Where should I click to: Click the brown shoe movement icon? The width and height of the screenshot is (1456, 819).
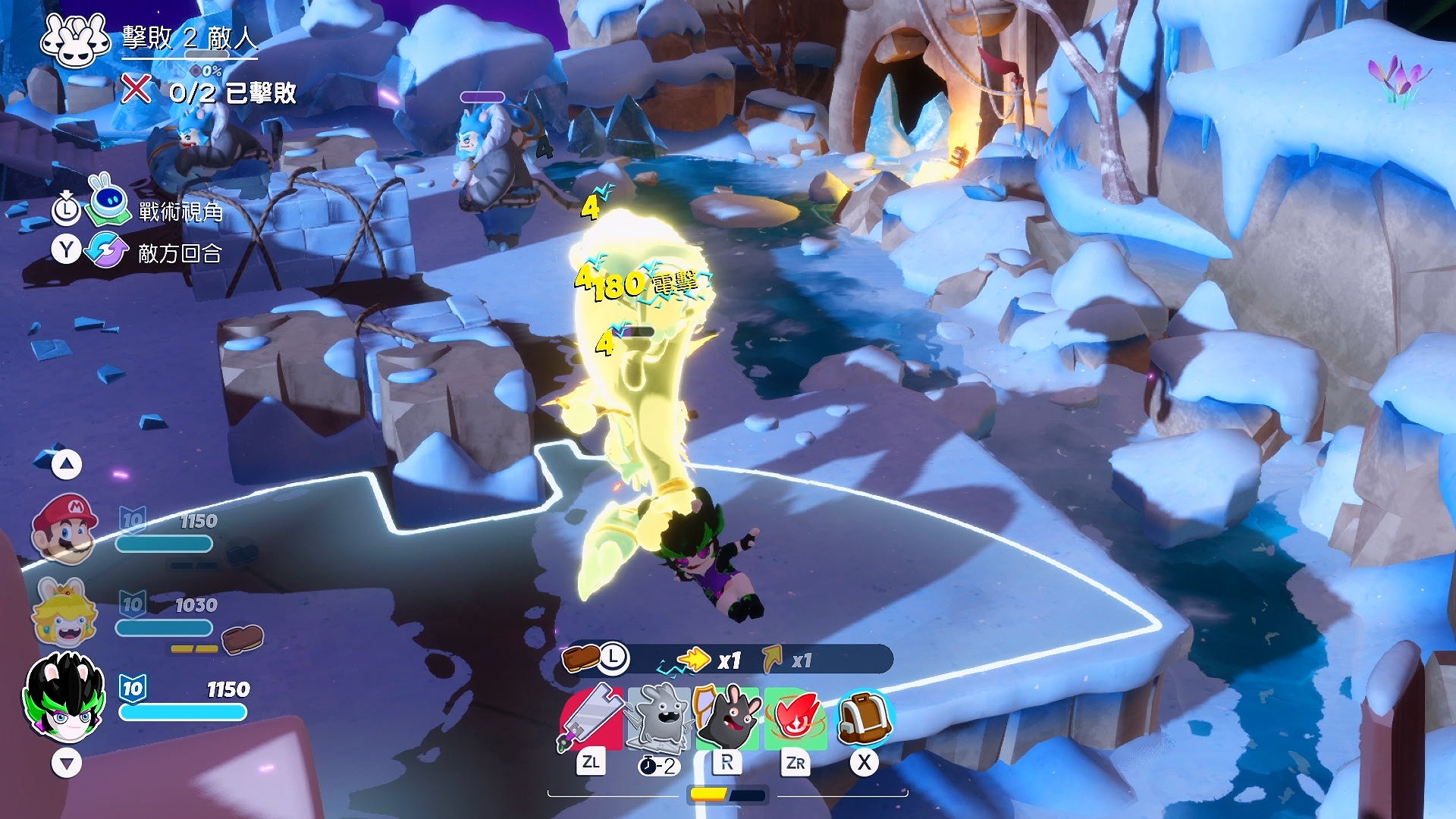point(580,658)
